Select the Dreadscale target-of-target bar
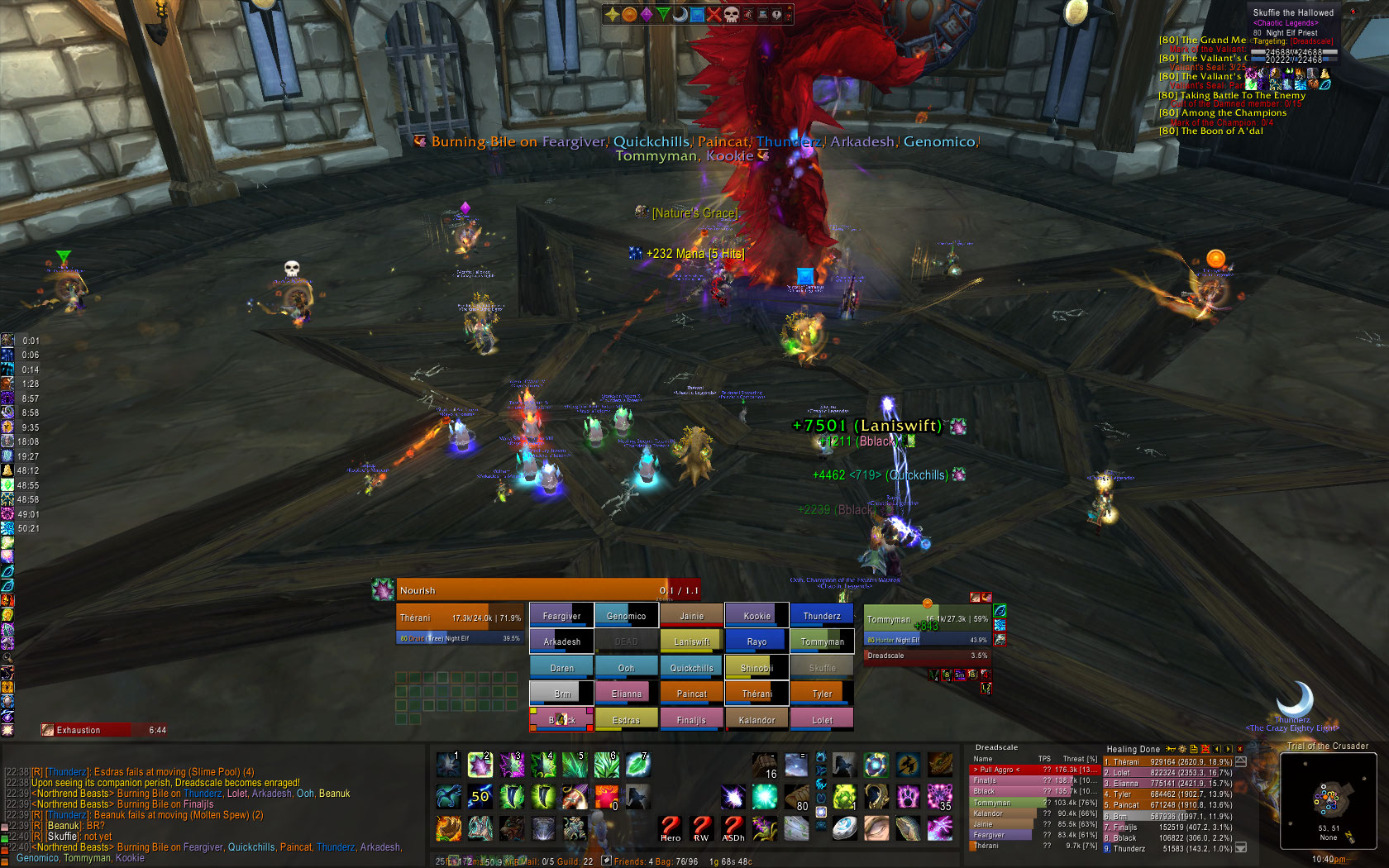 tap(927, 656)
